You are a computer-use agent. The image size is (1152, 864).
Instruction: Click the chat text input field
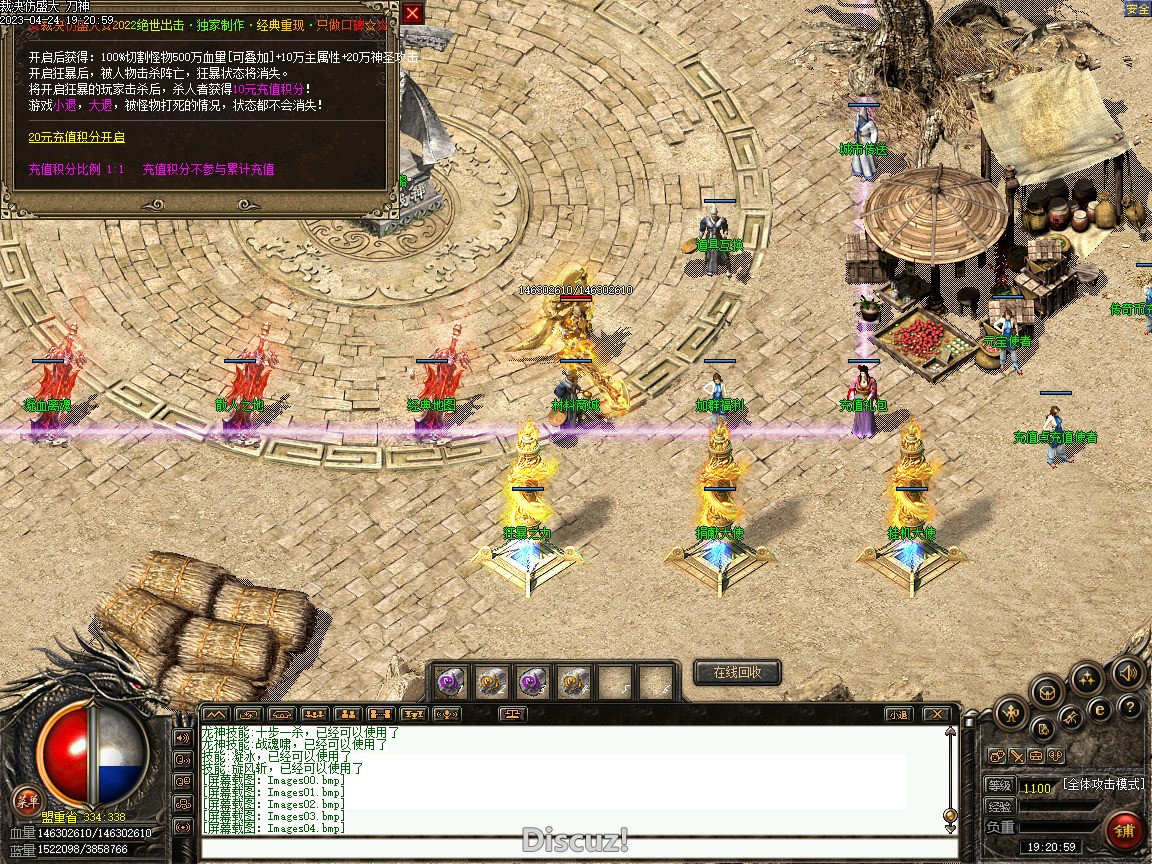click(575, 848)
